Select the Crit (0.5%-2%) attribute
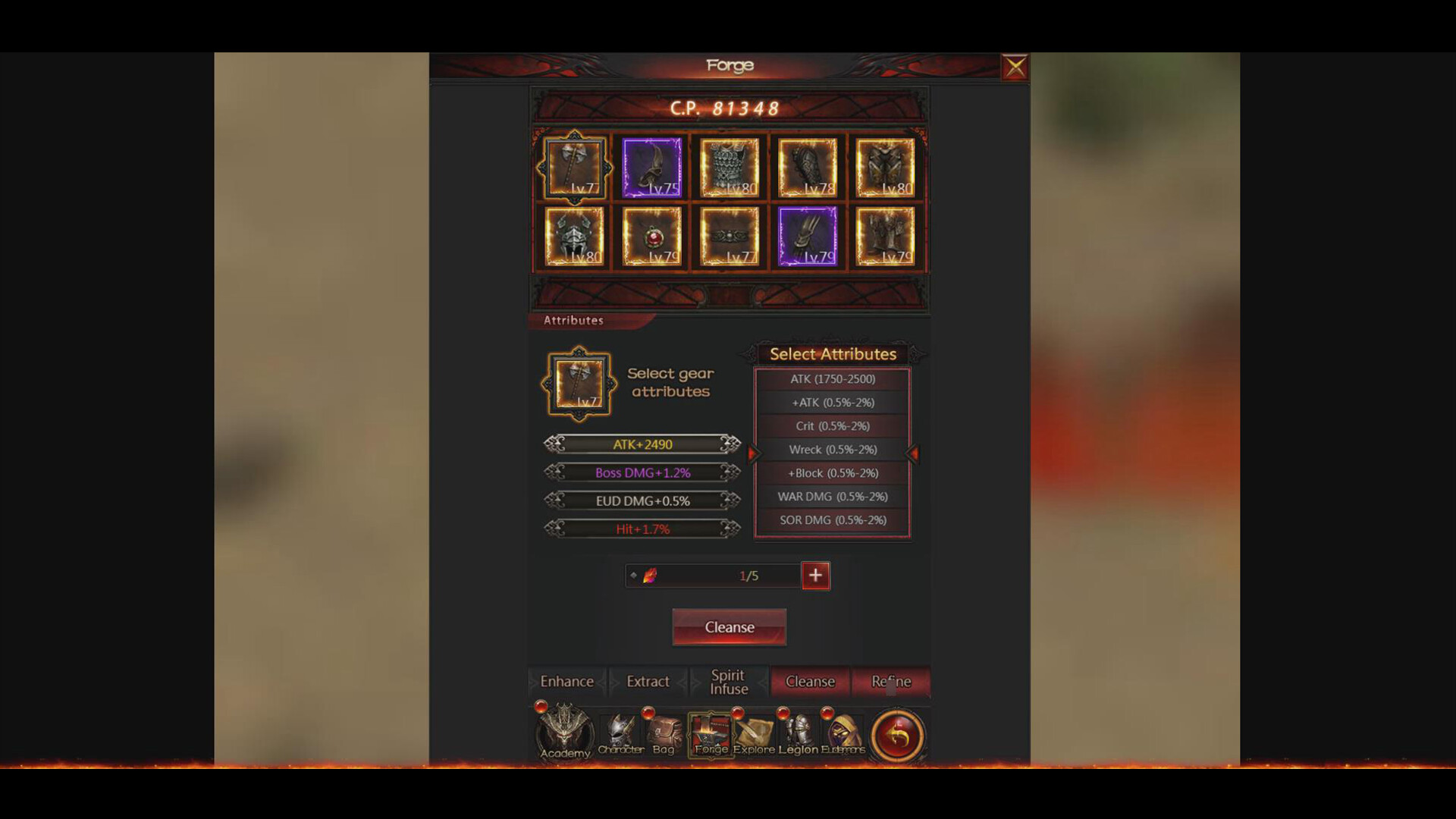 coord(832,426)
